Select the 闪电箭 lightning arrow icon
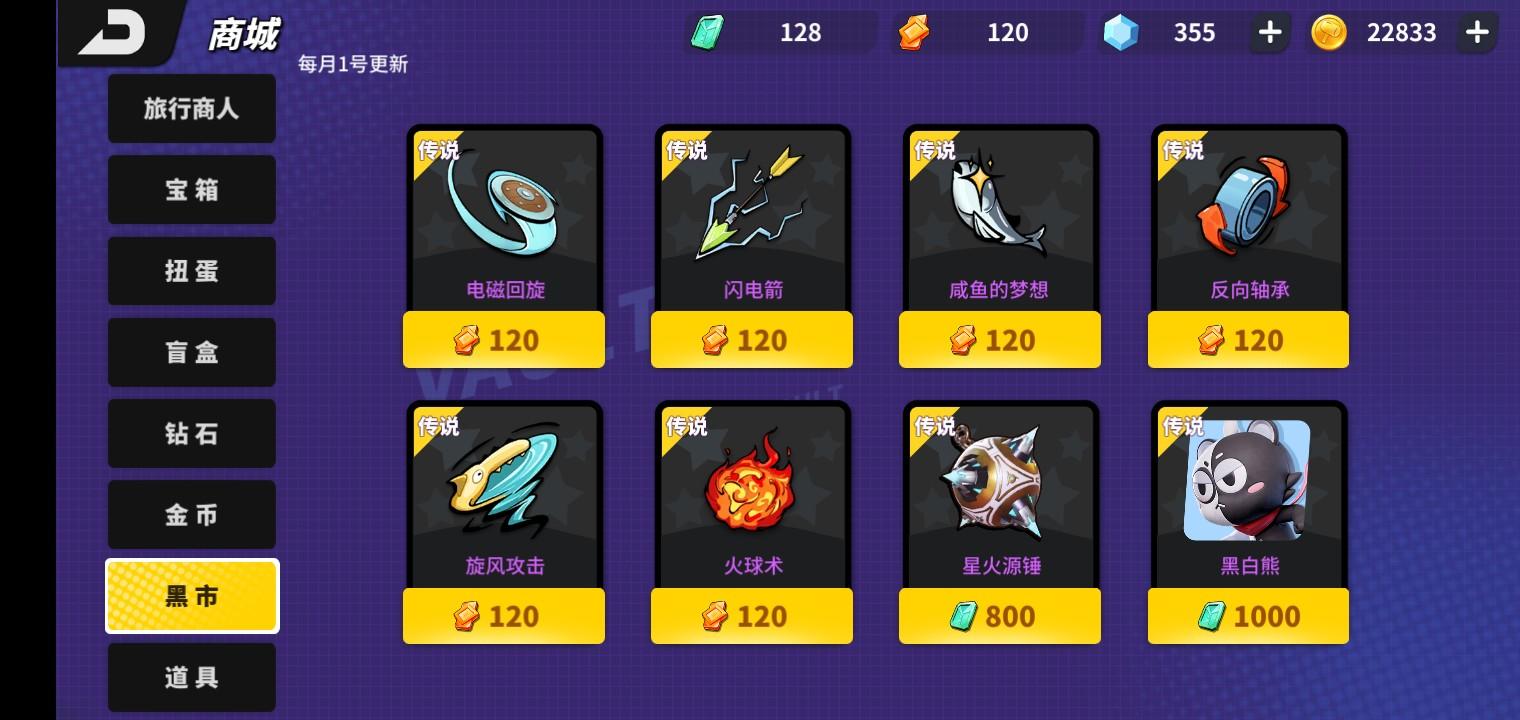This screenshot has height=720, width=1520. click(x=752, y=212)
